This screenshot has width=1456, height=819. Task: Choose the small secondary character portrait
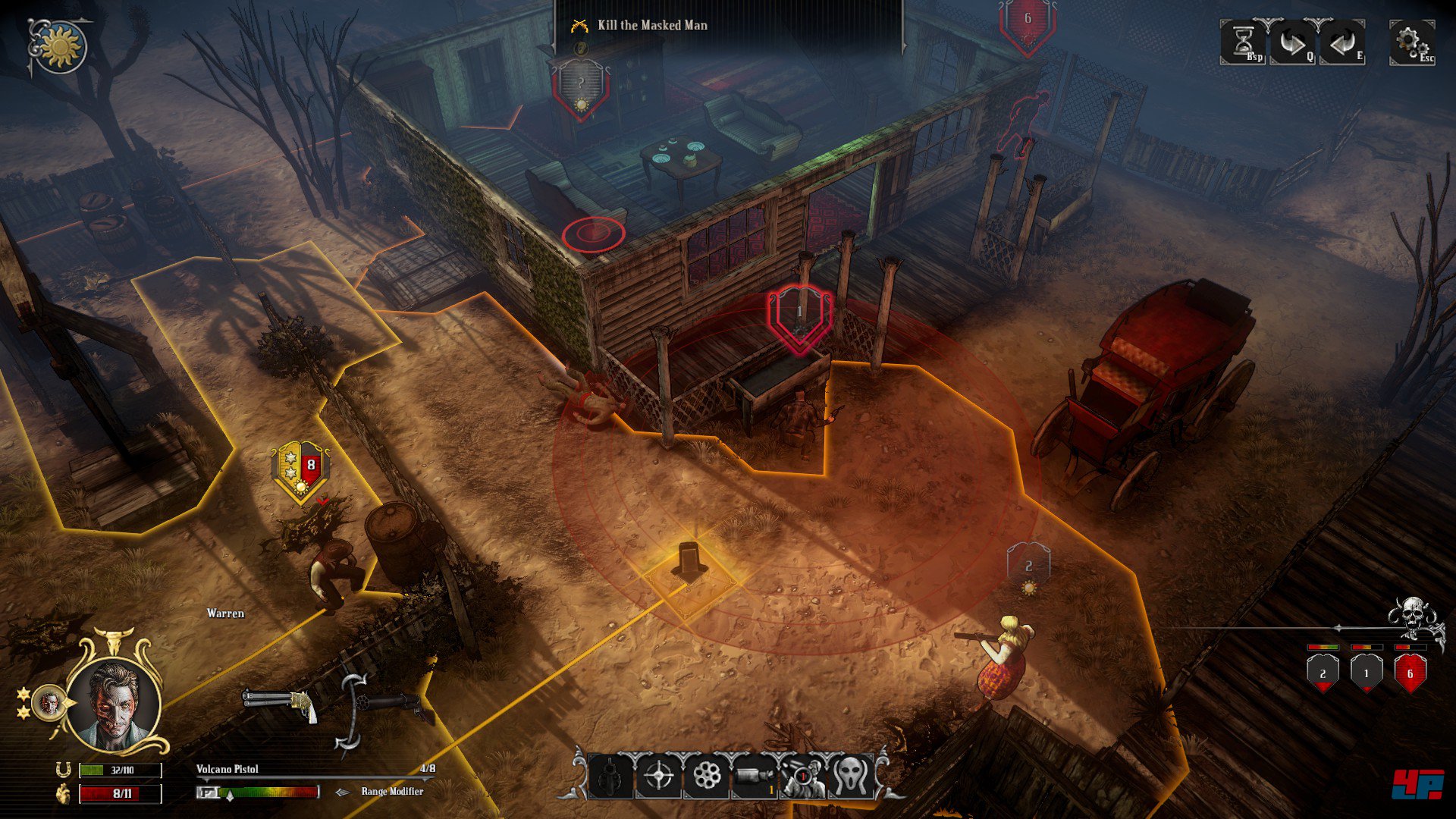49,703
